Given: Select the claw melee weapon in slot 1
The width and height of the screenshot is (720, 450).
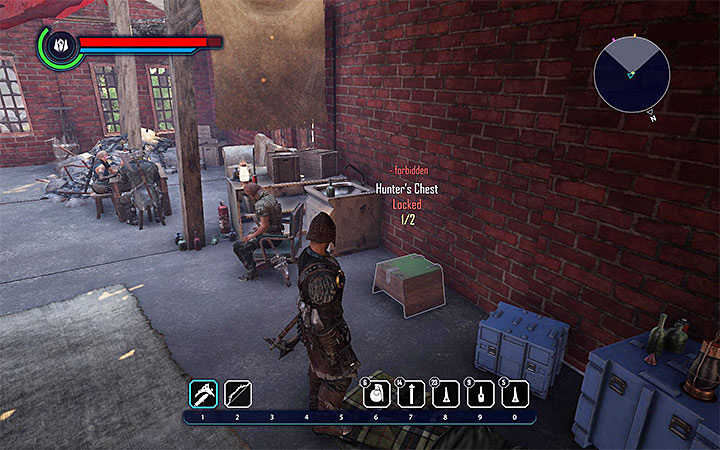Looking at the screenshot, I should tap(203, 394).
